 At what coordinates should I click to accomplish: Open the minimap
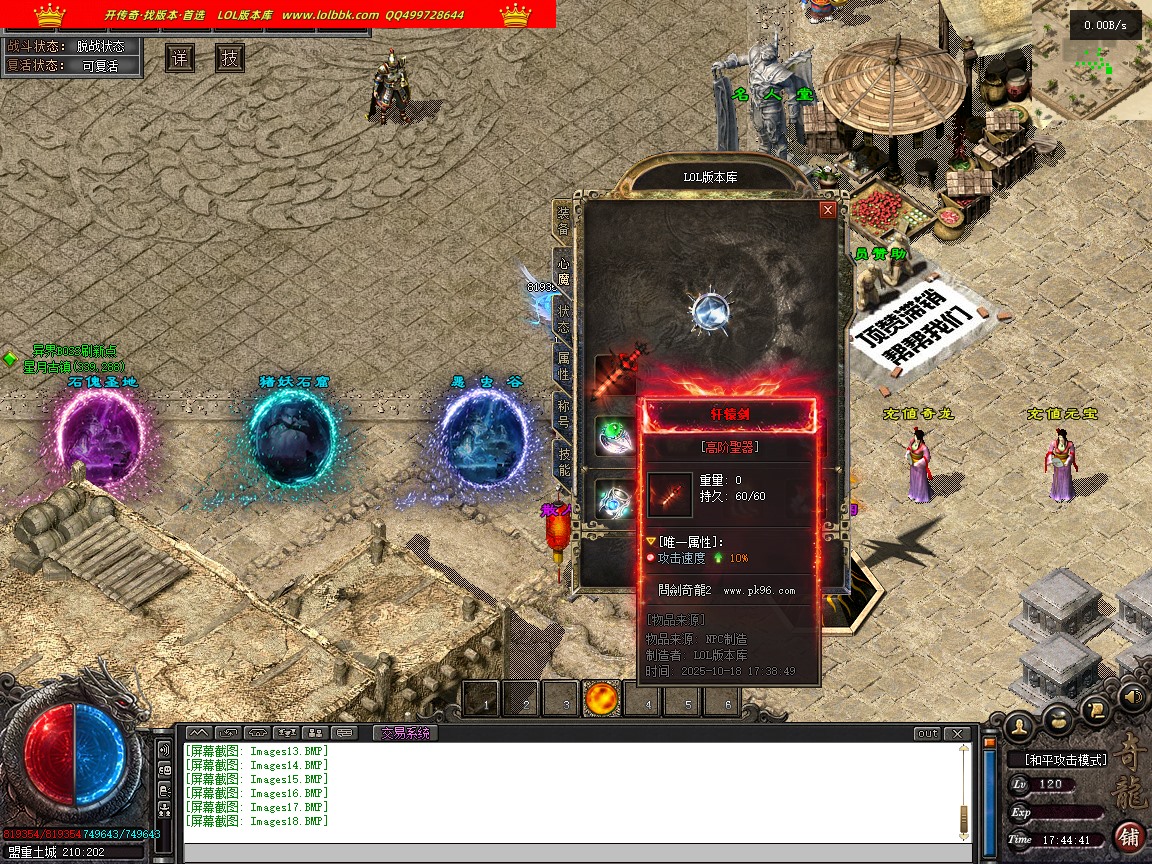point(1091,65)
